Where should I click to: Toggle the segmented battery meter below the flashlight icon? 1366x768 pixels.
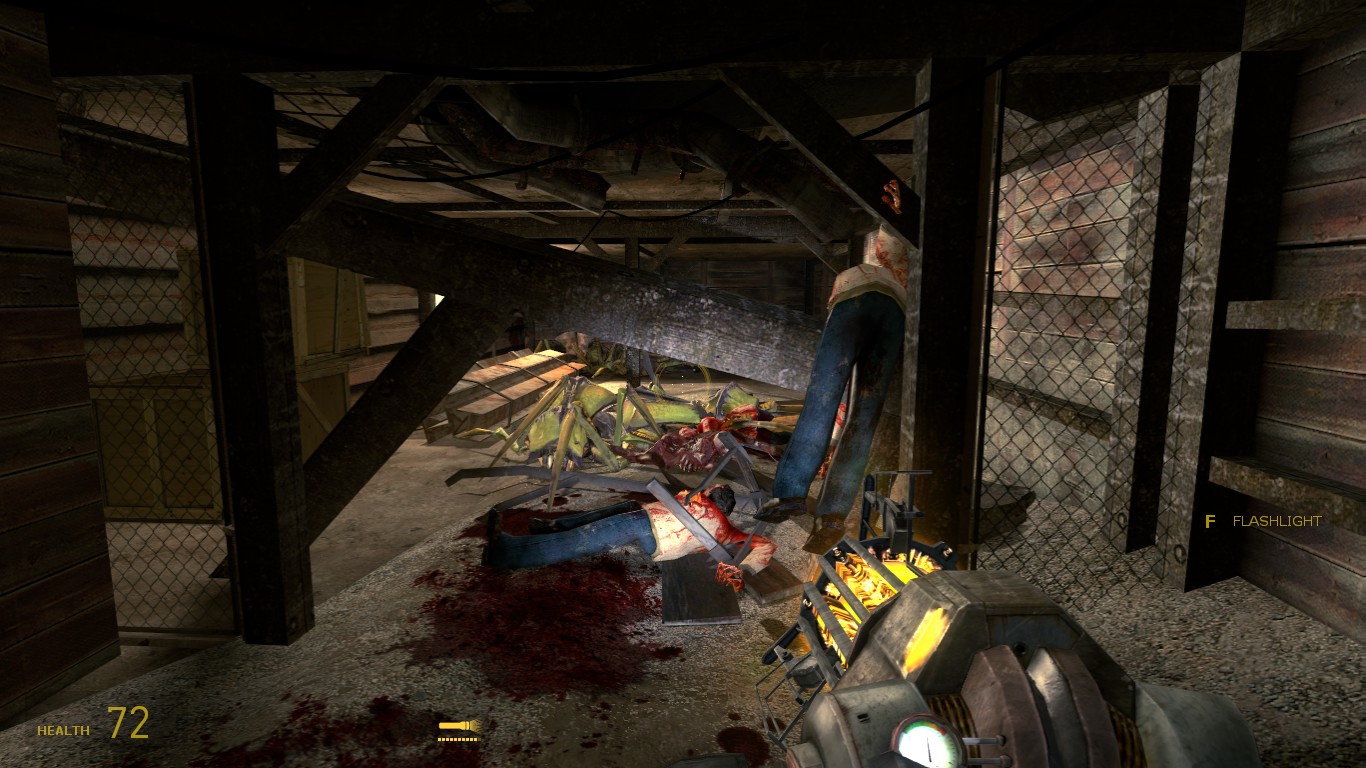click(456, 740)
